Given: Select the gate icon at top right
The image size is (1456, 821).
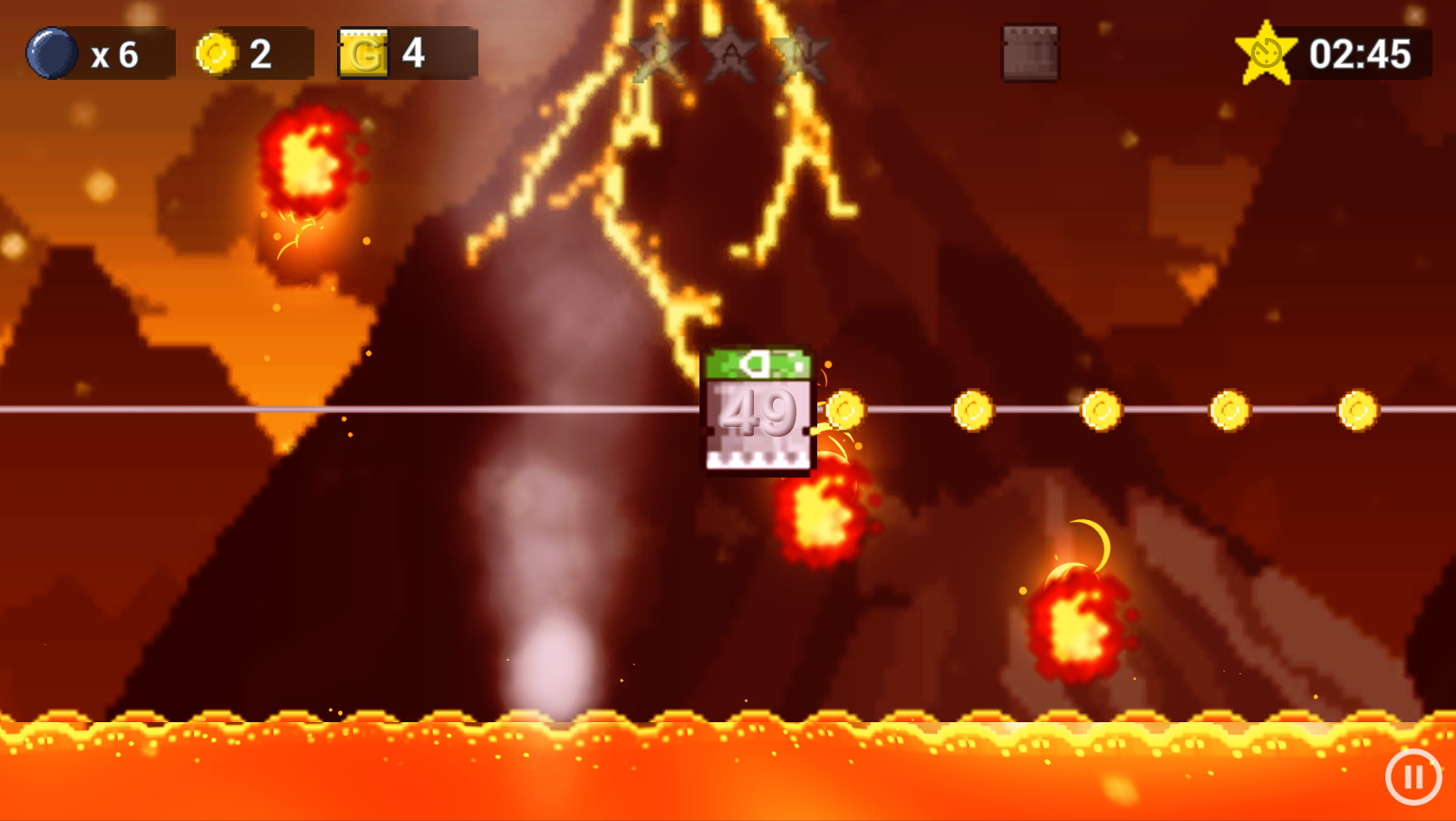Looking at the screenshot, I should point(1030,52).
